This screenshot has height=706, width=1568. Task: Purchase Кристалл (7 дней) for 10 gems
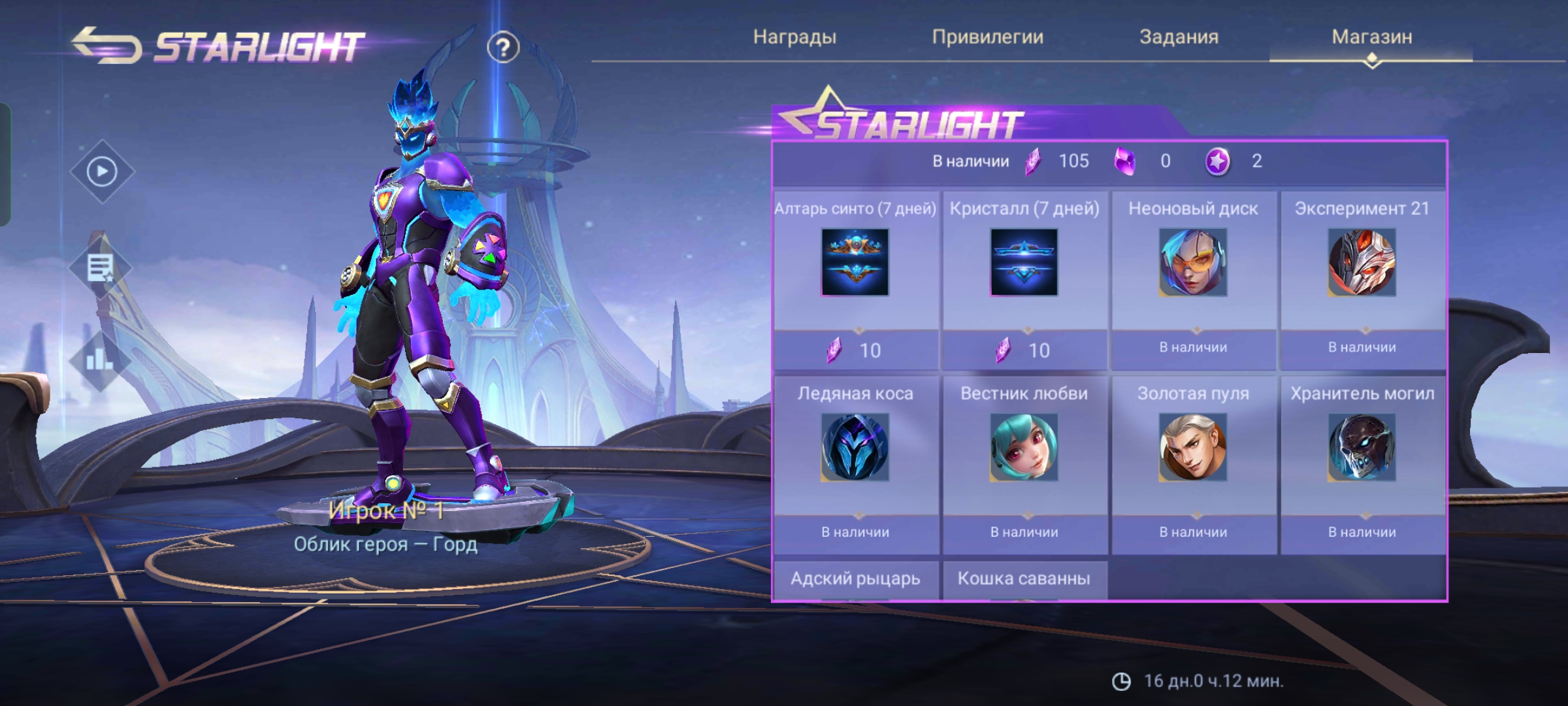coord(1024,350)
